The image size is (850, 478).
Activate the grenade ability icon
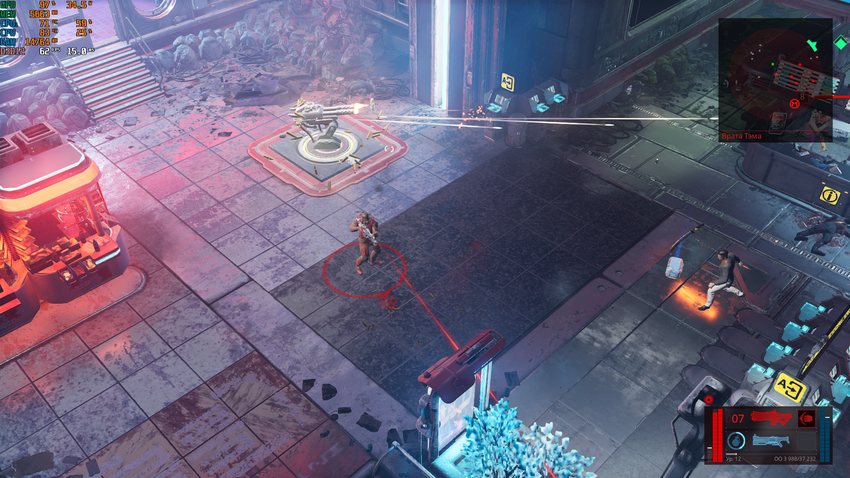736,440
